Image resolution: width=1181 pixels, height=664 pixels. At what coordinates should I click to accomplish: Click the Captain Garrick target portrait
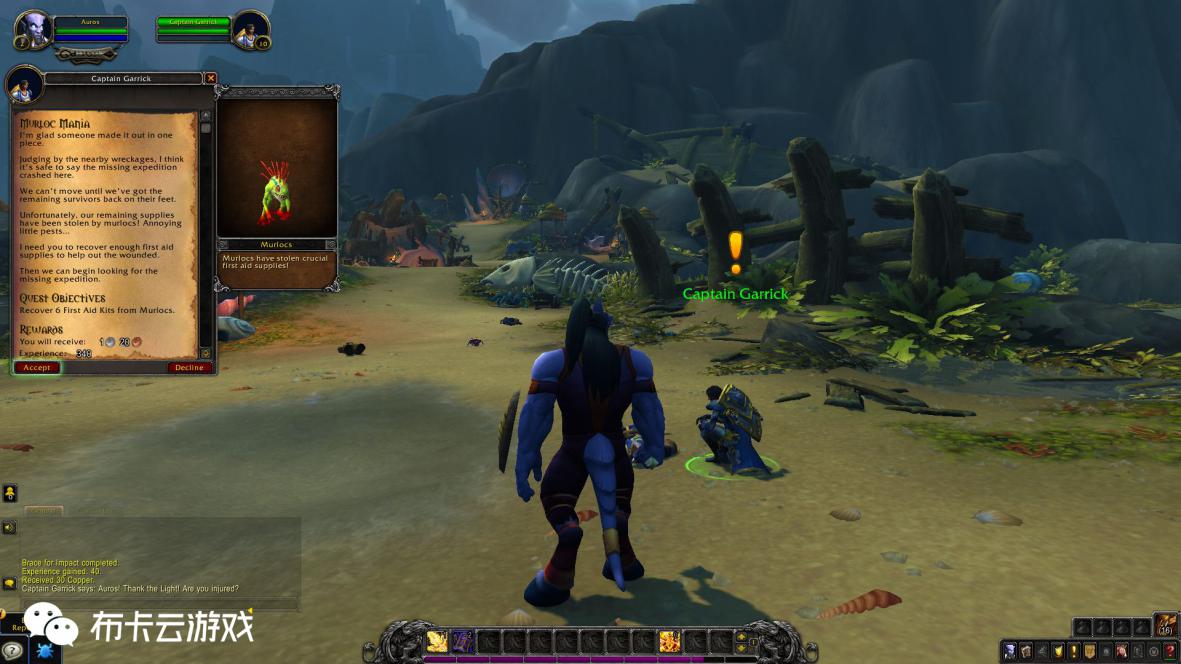(249, 30)
